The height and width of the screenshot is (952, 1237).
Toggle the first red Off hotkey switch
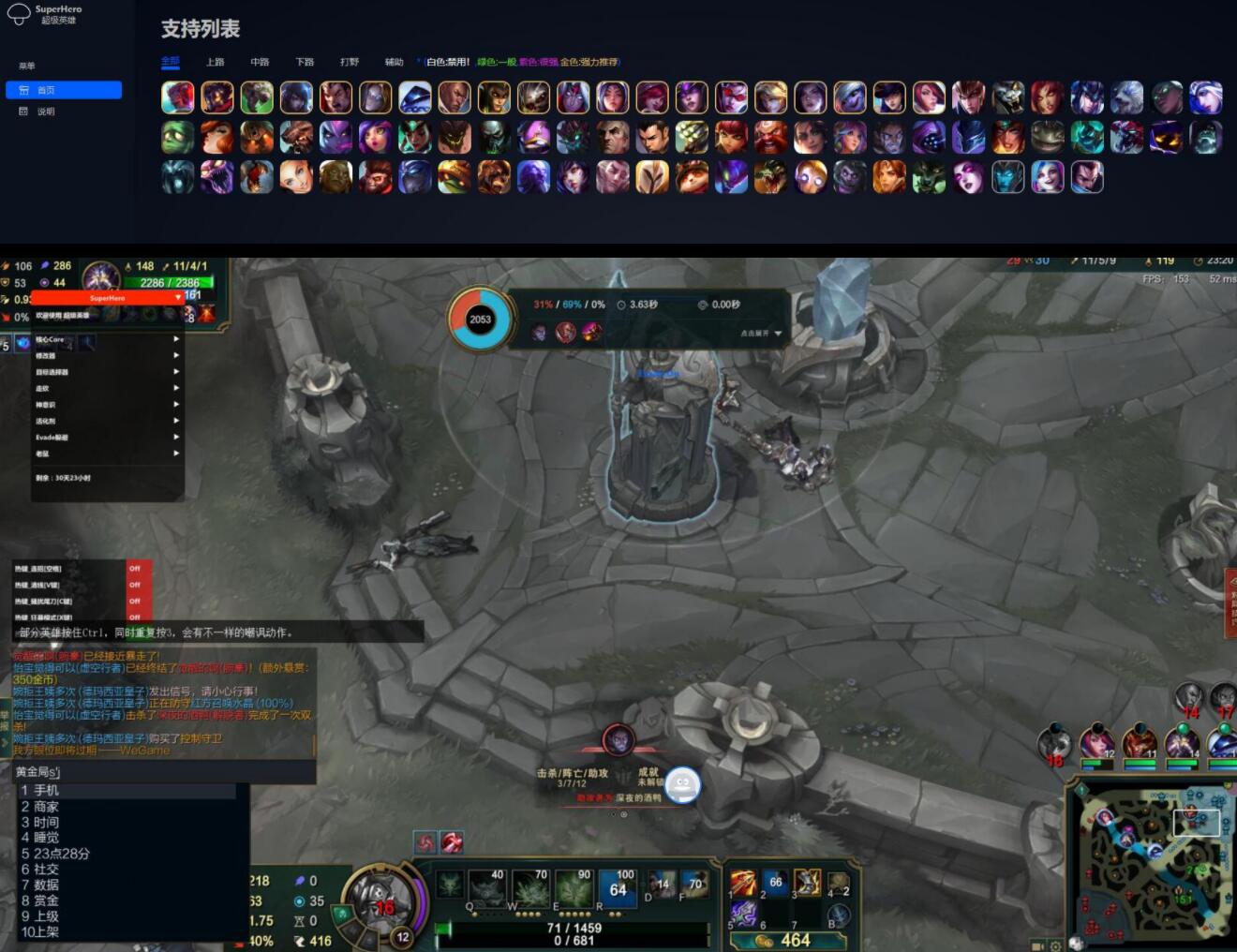point(135,569)
